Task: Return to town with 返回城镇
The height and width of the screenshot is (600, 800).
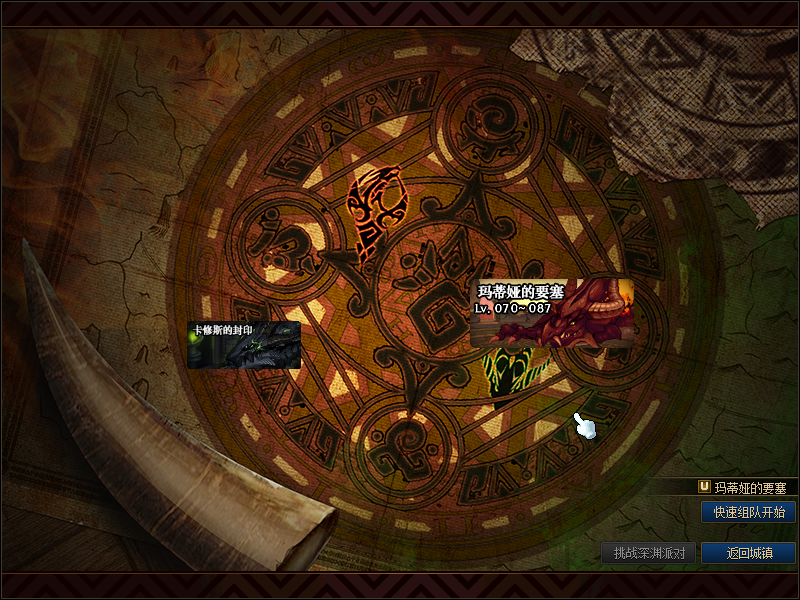Action: [748, 553]
